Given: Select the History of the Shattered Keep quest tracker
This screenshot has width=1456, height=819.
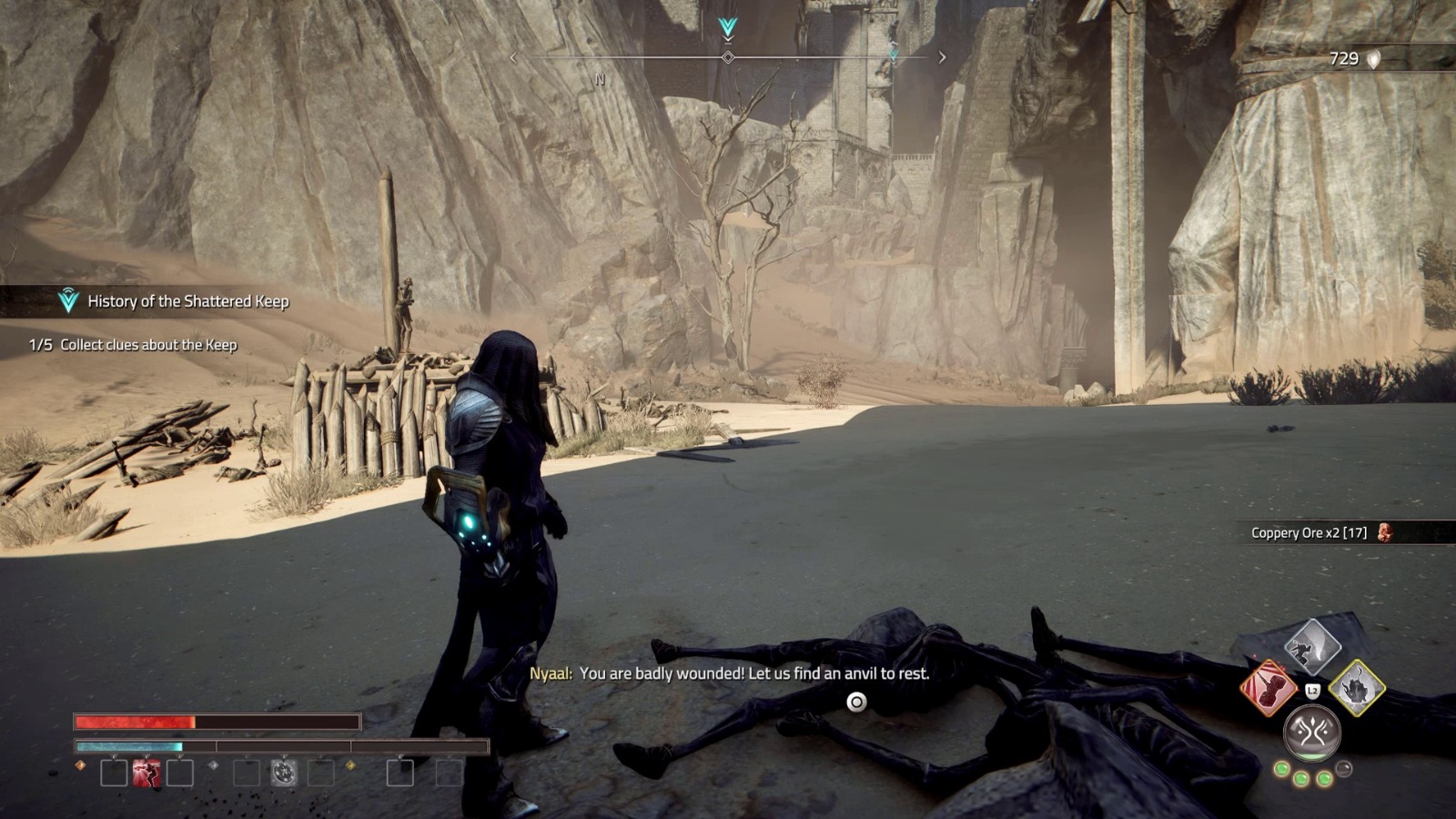Looking at the screenshot, I should click(173, 301).
